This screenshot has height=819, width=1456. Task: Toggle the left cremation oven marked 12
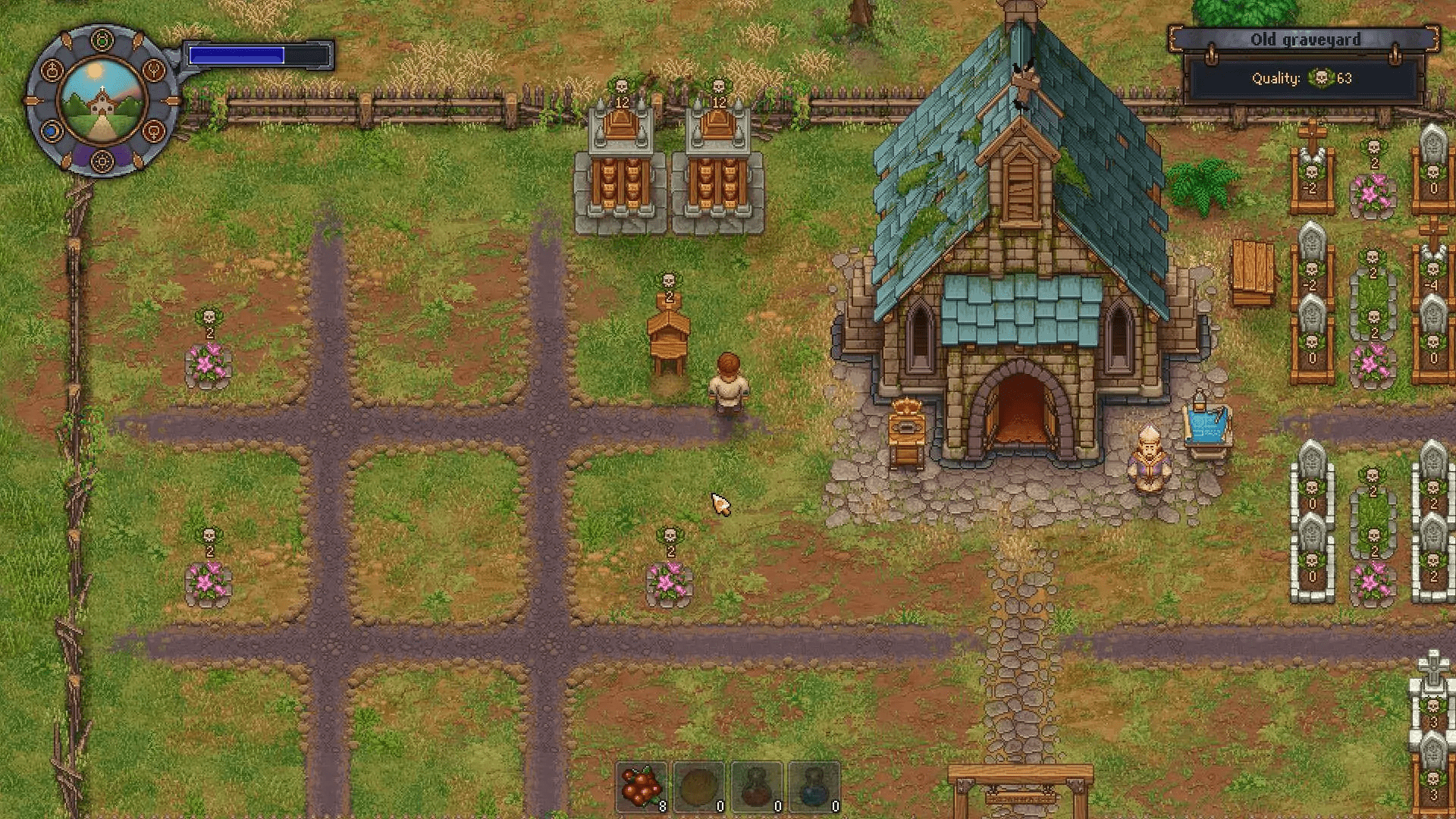(x=620, y=163)
